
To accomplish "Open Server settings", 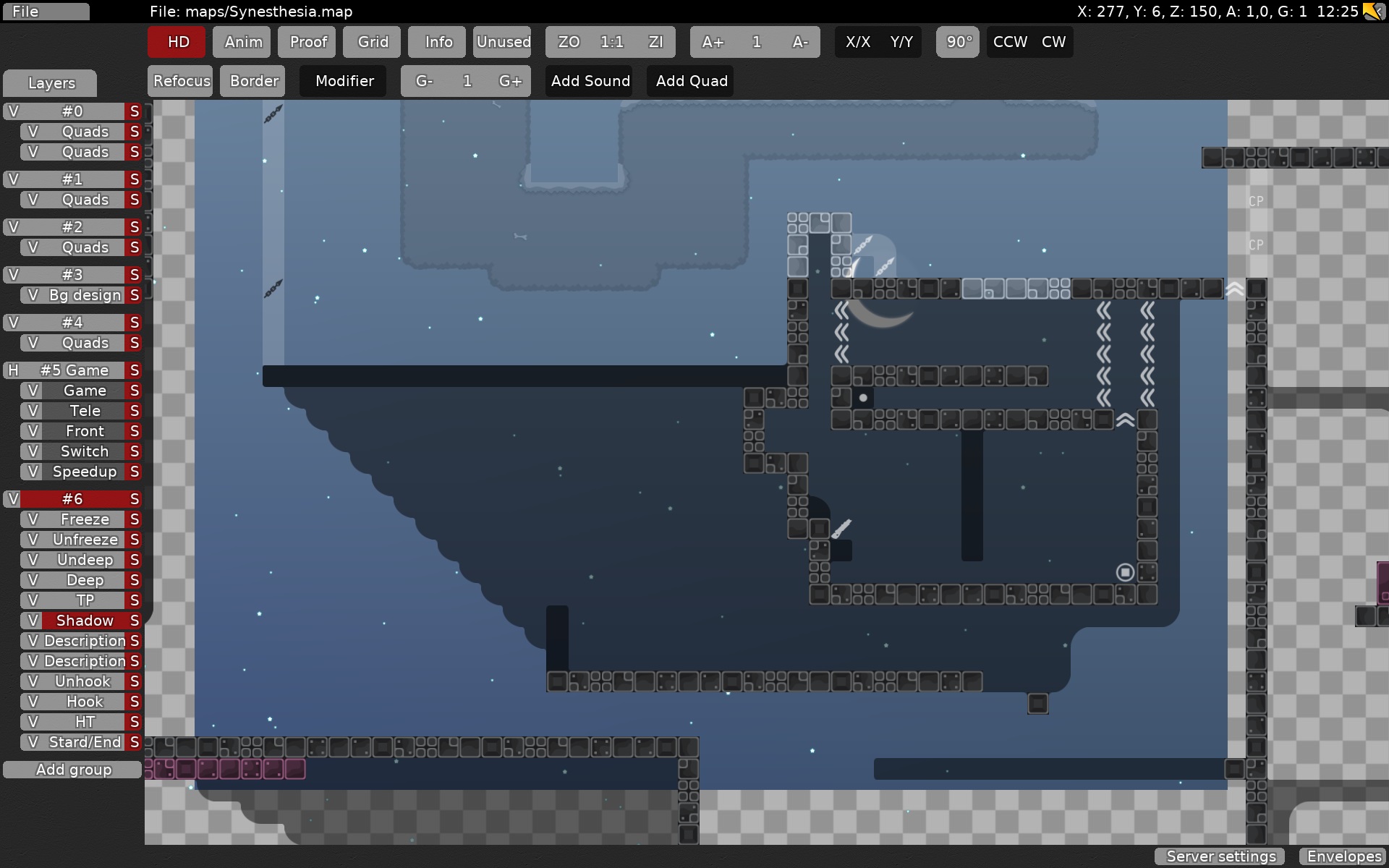I will click(1220, 856).
